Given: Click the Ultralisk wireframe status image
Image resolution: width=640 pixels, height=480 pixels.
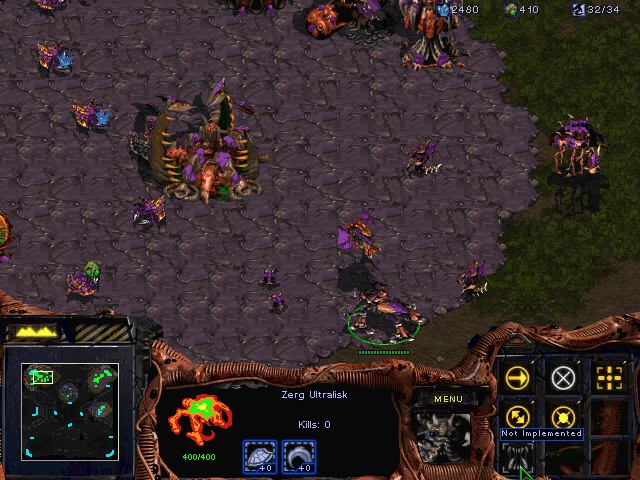Looking at the screenshot, I should (199, 422).
